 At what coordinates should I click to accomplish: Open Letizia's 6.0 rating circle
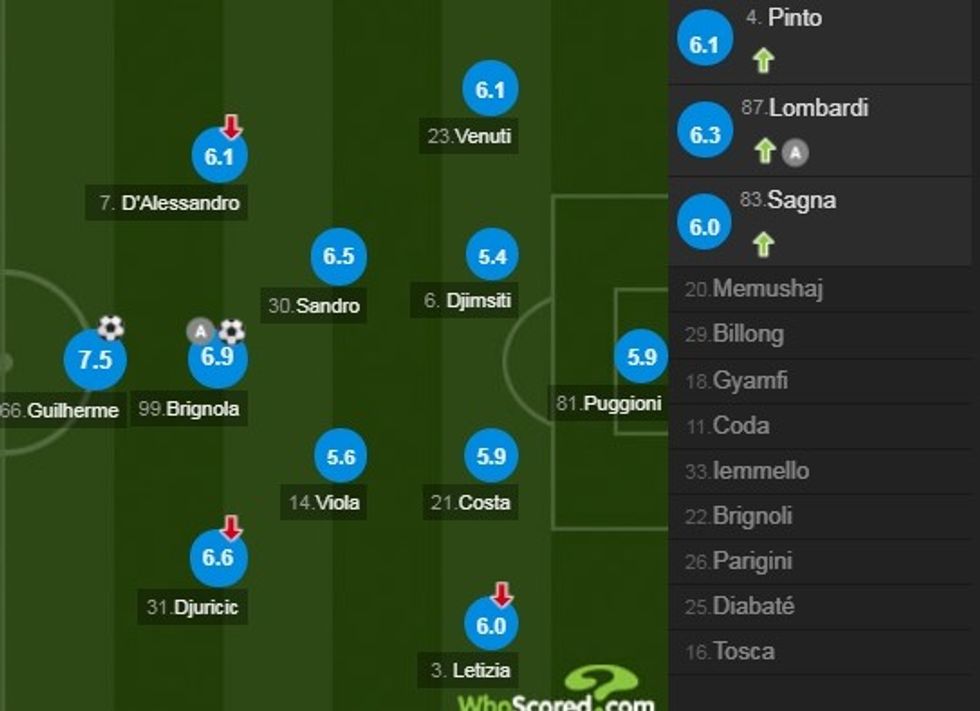pyautogui.click(x=491, y=624)
